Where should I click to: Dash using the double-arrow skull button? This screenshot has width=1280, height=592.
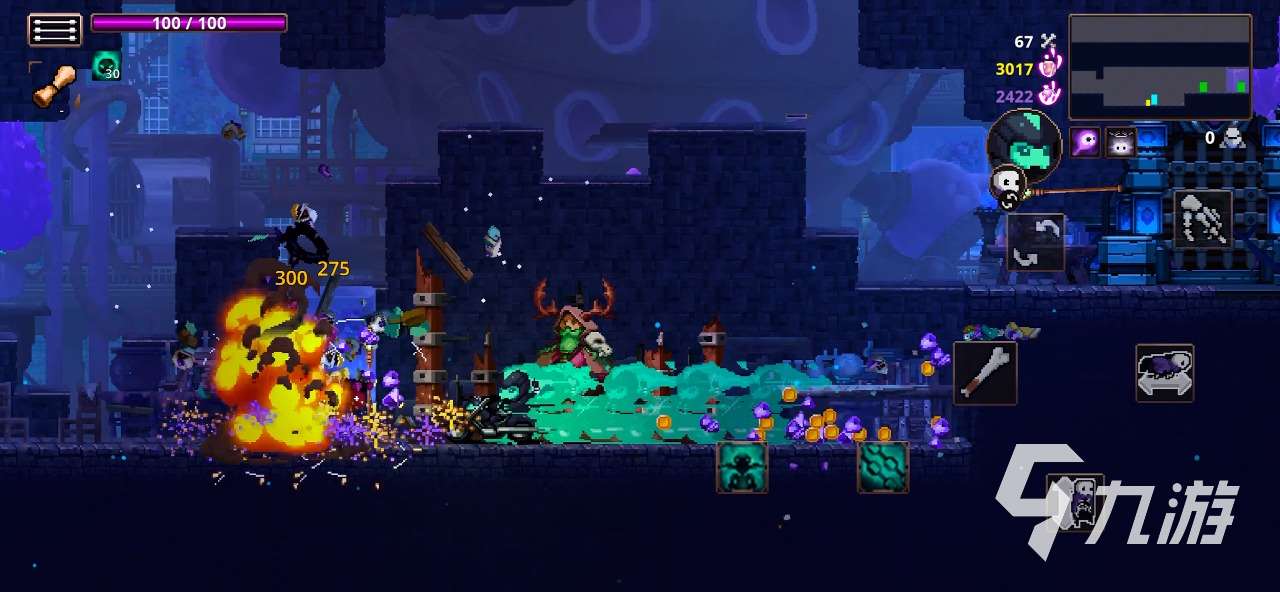[1164, 373]
